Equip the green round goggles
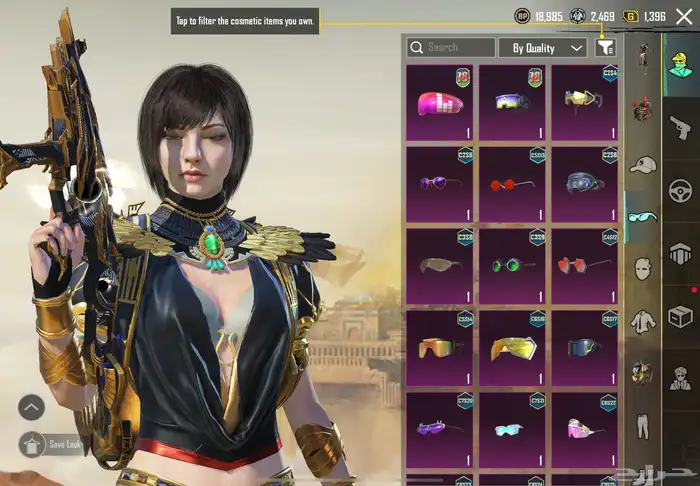700x486 pixels. click(x=512, y=265)
